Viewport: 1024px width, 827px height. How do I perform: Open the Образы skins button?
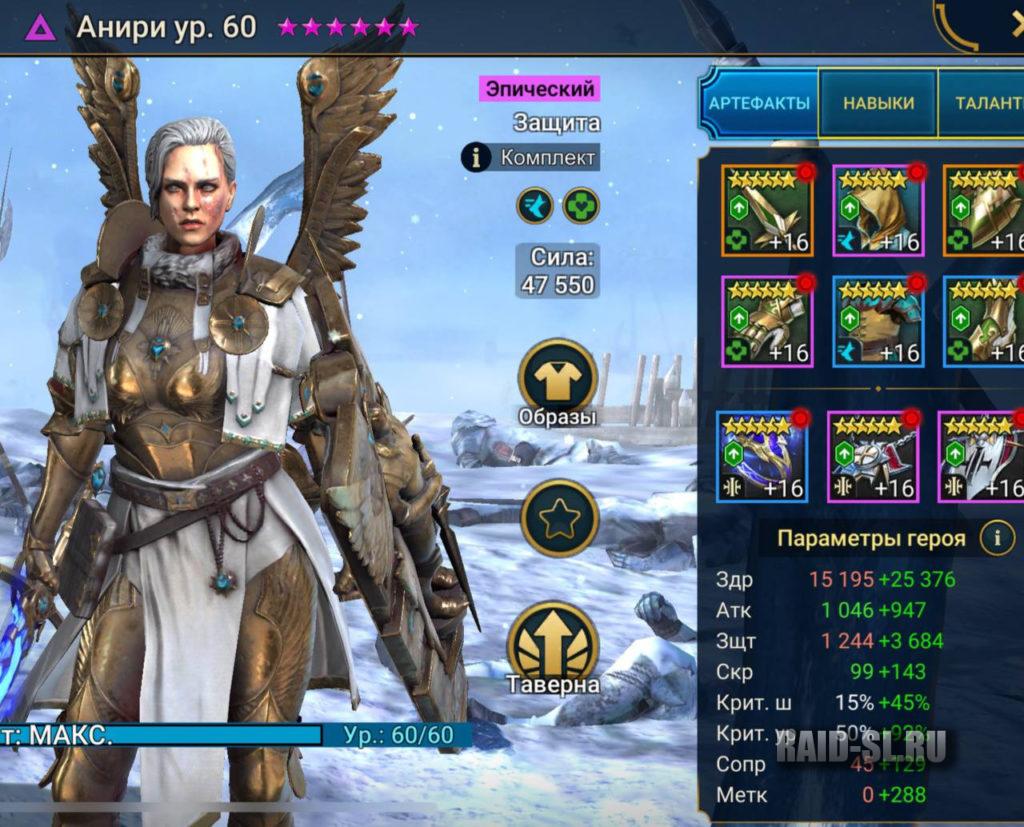coord(557,382)
